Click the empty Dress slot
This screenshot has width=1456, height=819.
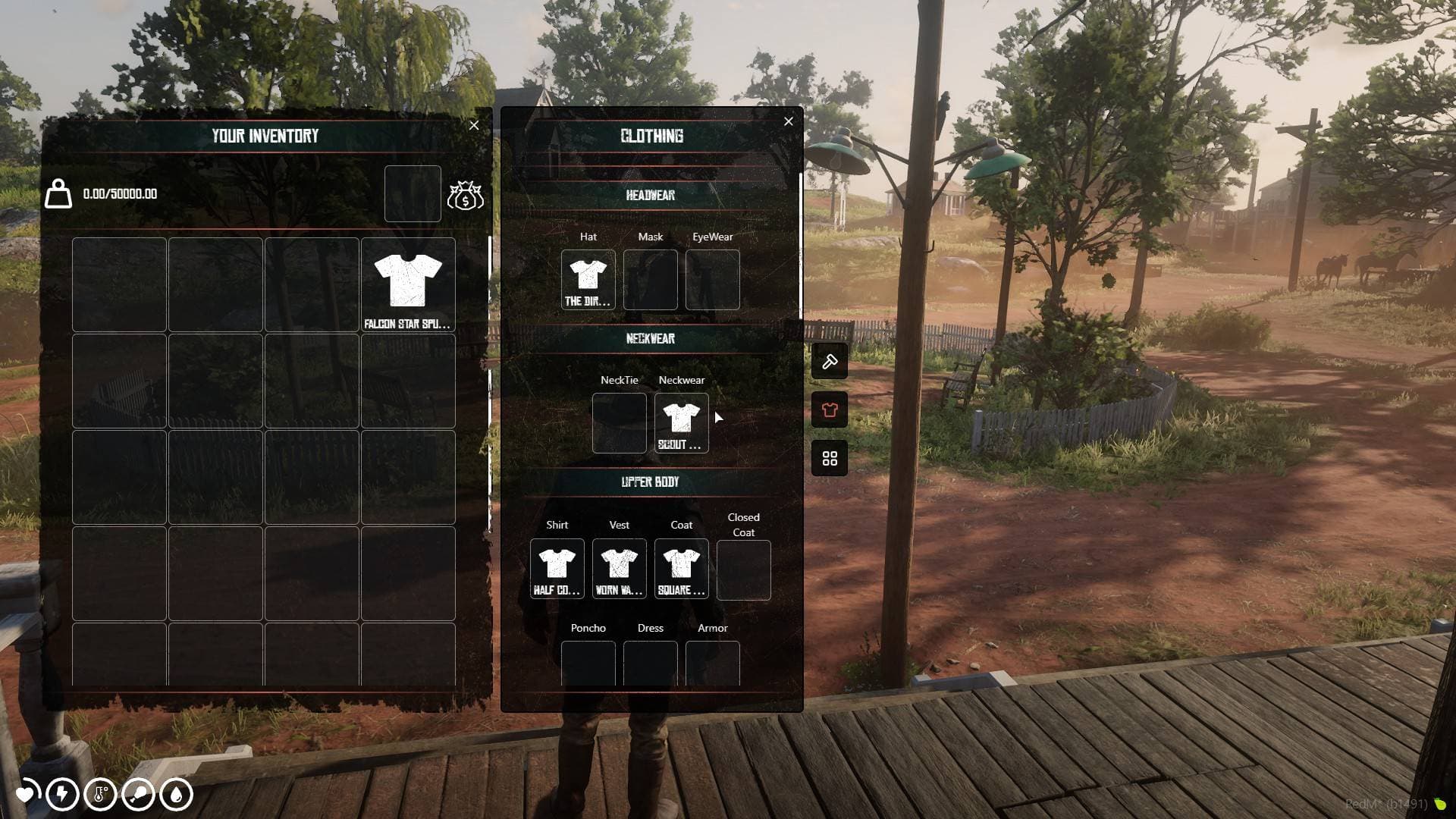651,664
